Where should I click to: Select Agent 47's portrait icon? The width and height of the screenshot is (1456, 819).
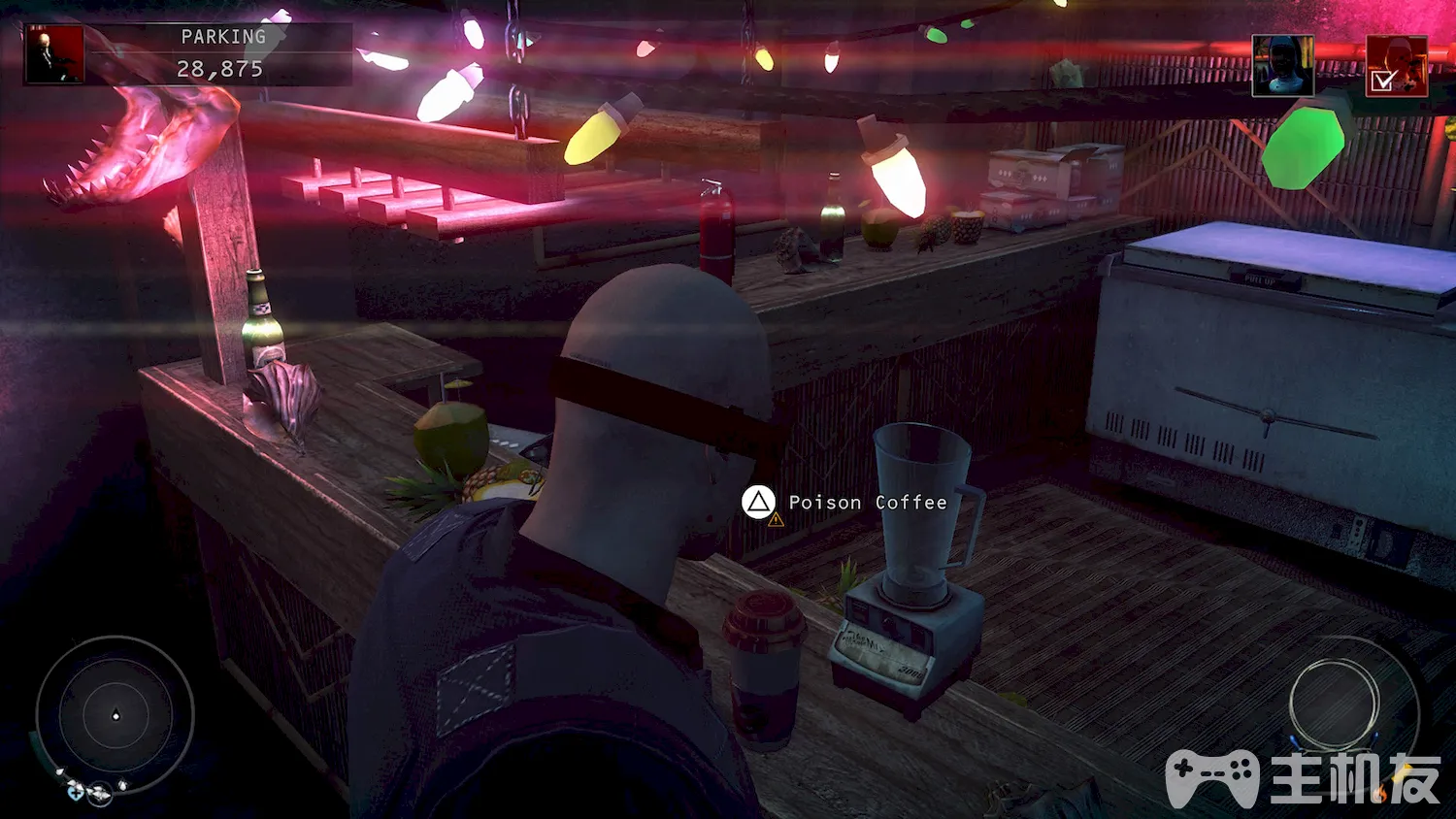click(55, 54)
